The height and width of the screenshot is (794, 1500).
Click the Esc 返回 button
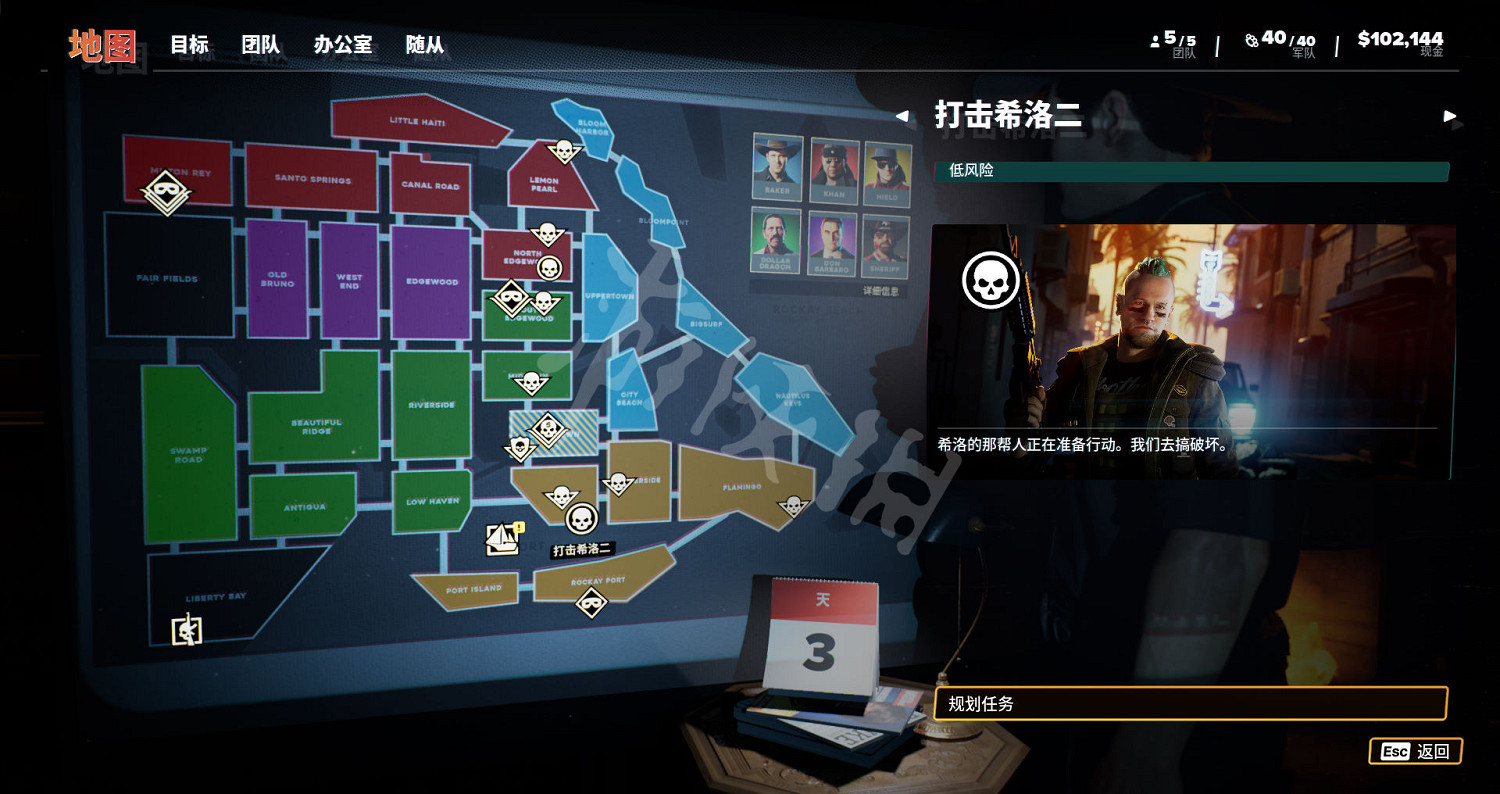pos(1416,751)
